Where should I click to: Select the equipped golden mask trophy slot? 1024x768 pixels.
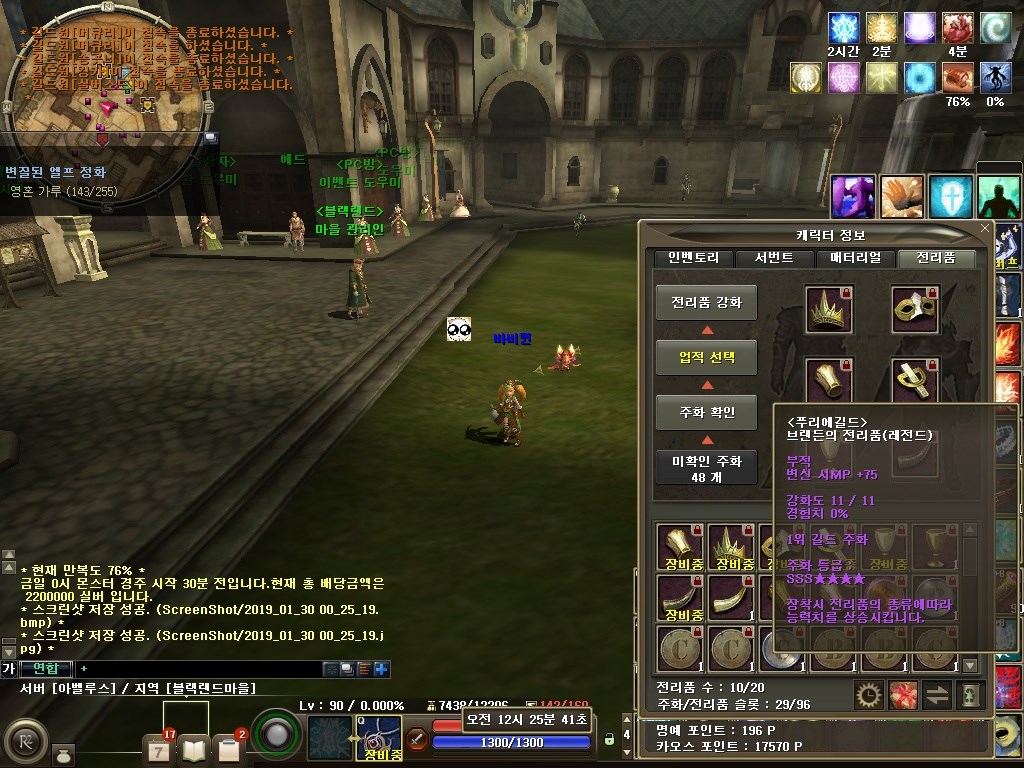coord(914,309)
